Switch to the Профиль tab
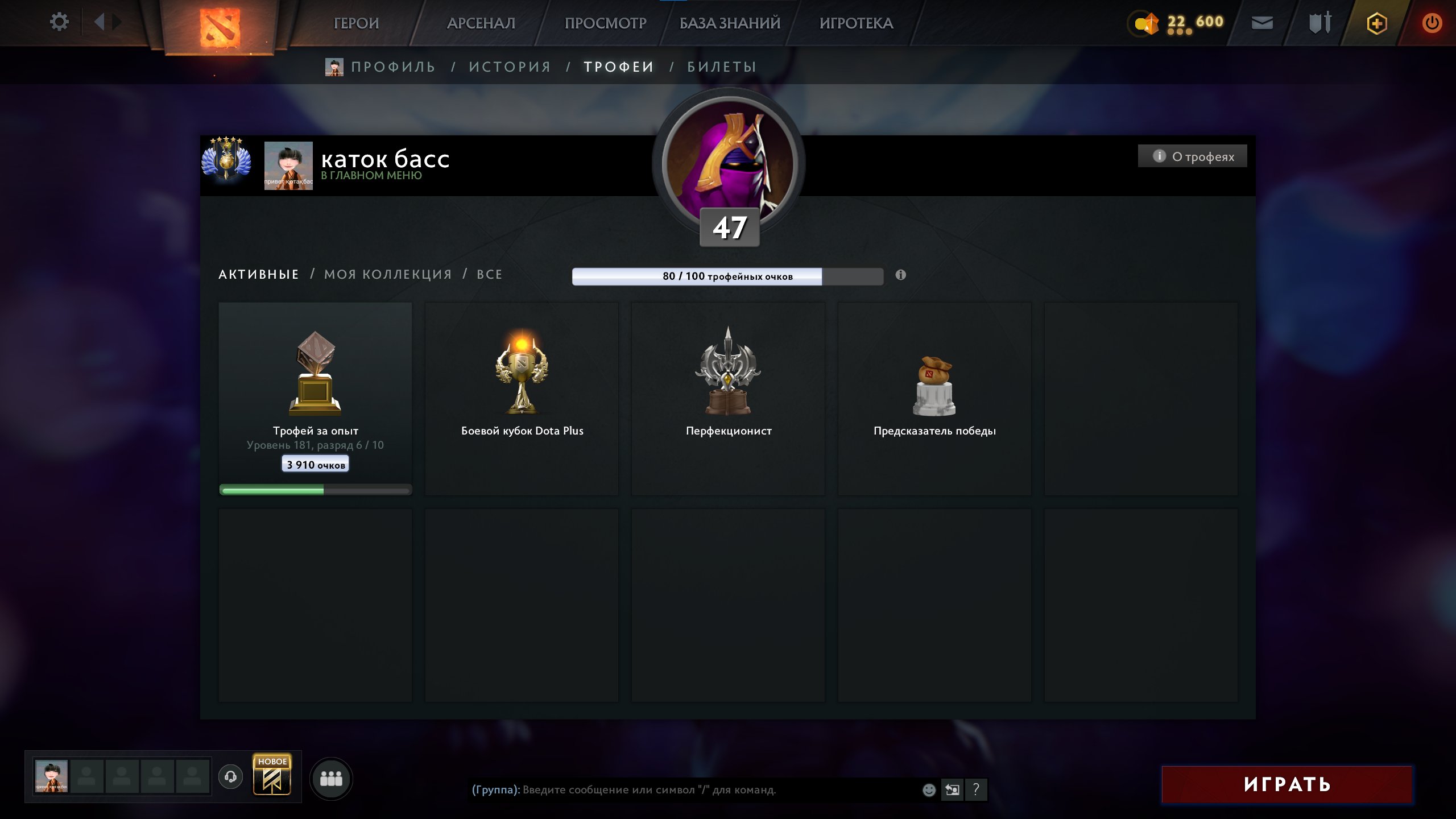Viewport: 1456px width, 819px height. tap(392, 67)
